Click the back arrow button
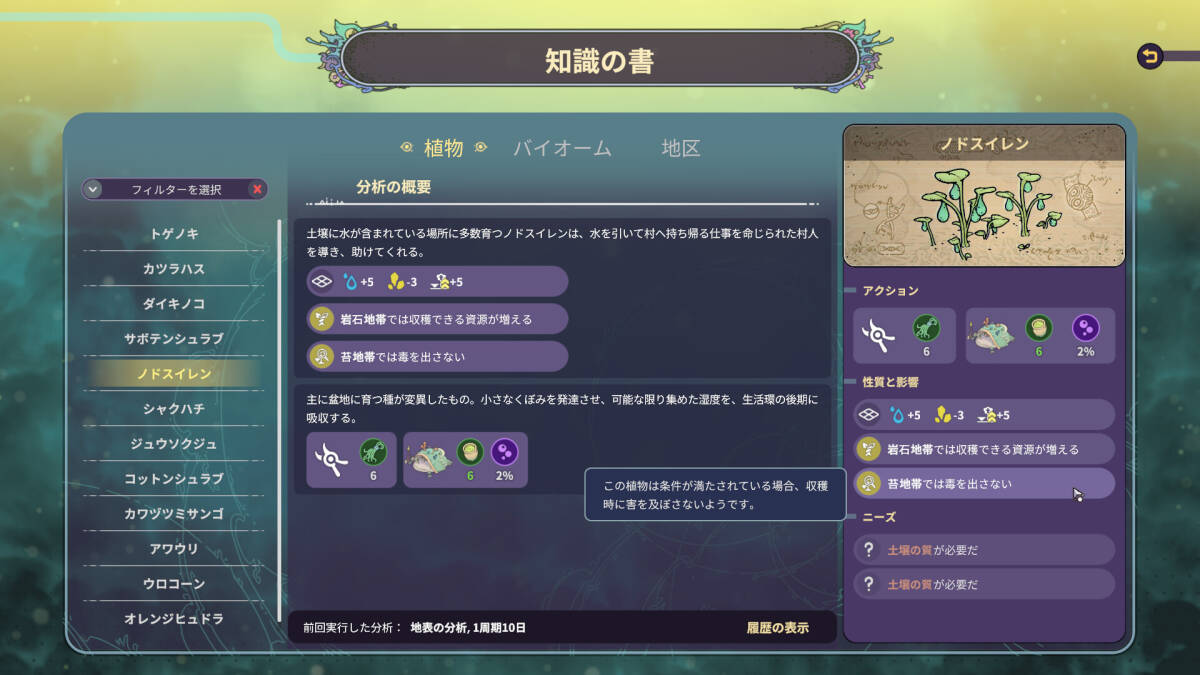The height and width of the screenshot is (675, 1200). coord(1150,57)
